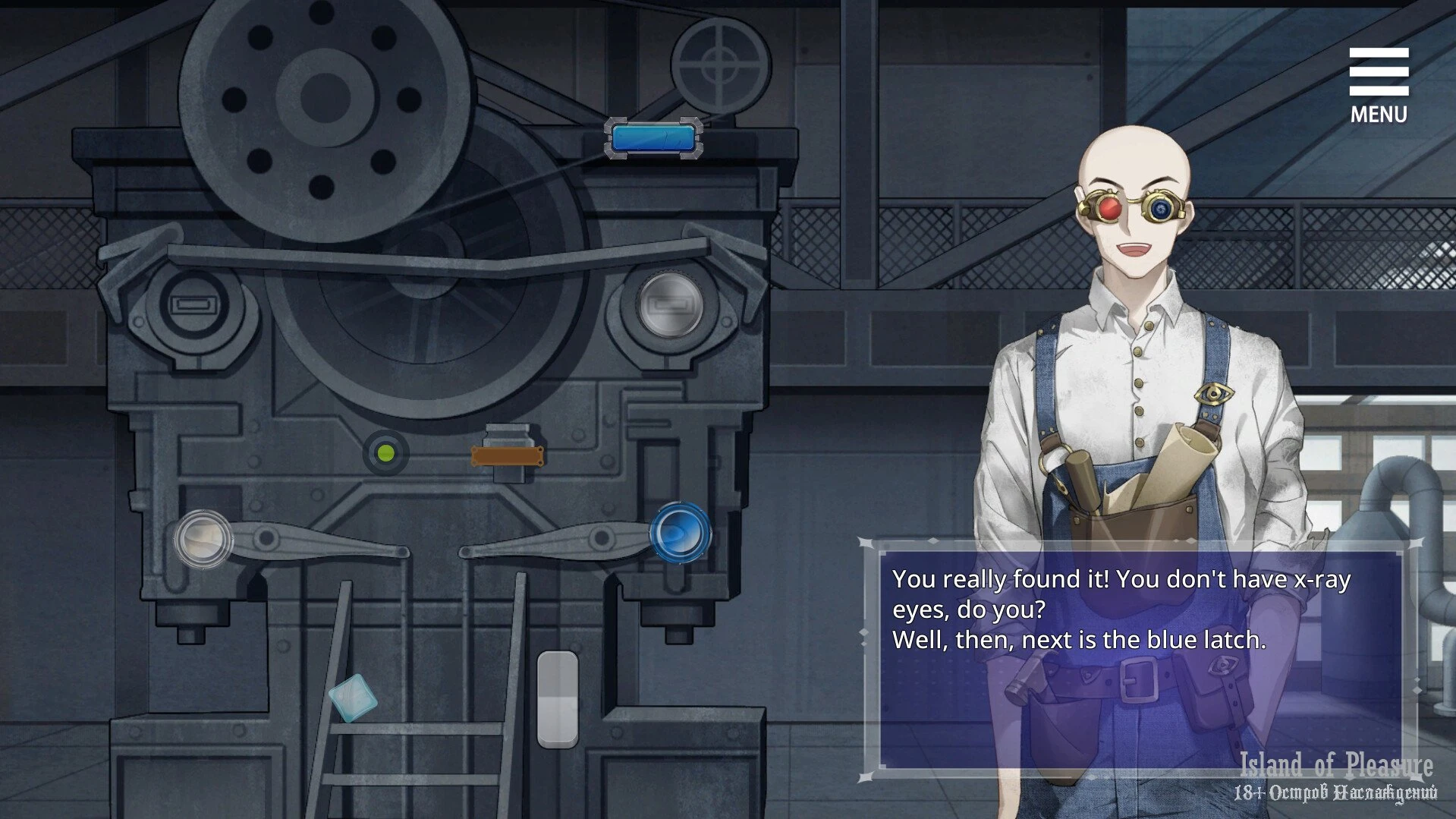Select the brown rusty latch plate
1456x819 pixels.
507,456
